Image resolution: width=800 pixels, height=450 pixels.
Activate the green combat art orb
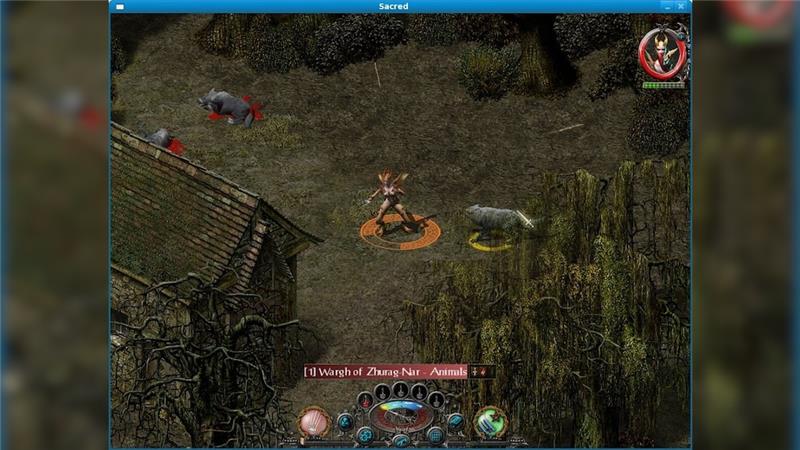pyautogui.click(x=490, y=421)
